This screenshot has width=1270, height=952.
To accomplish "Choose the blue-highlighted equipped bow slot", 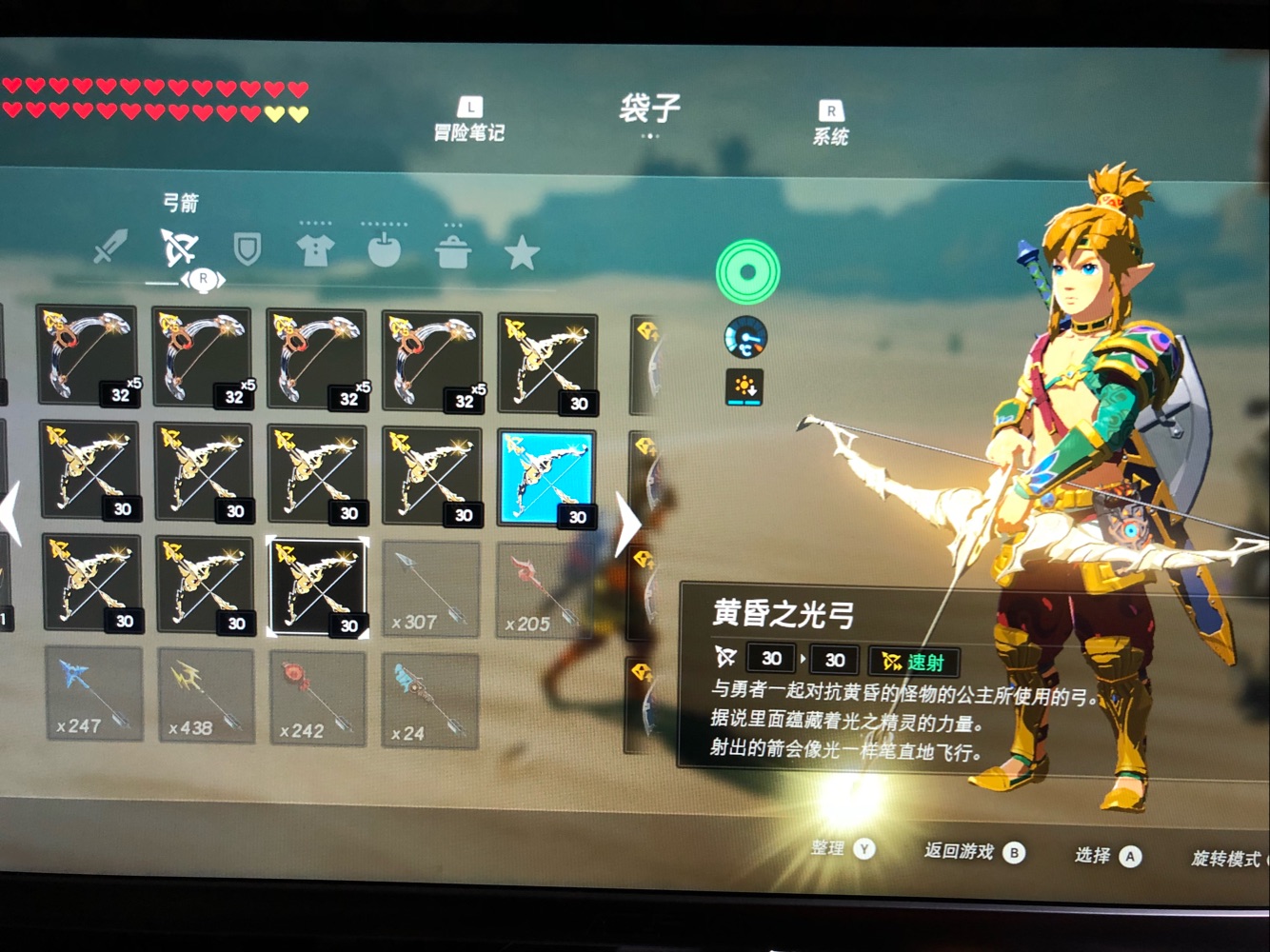I will point(546,477).
